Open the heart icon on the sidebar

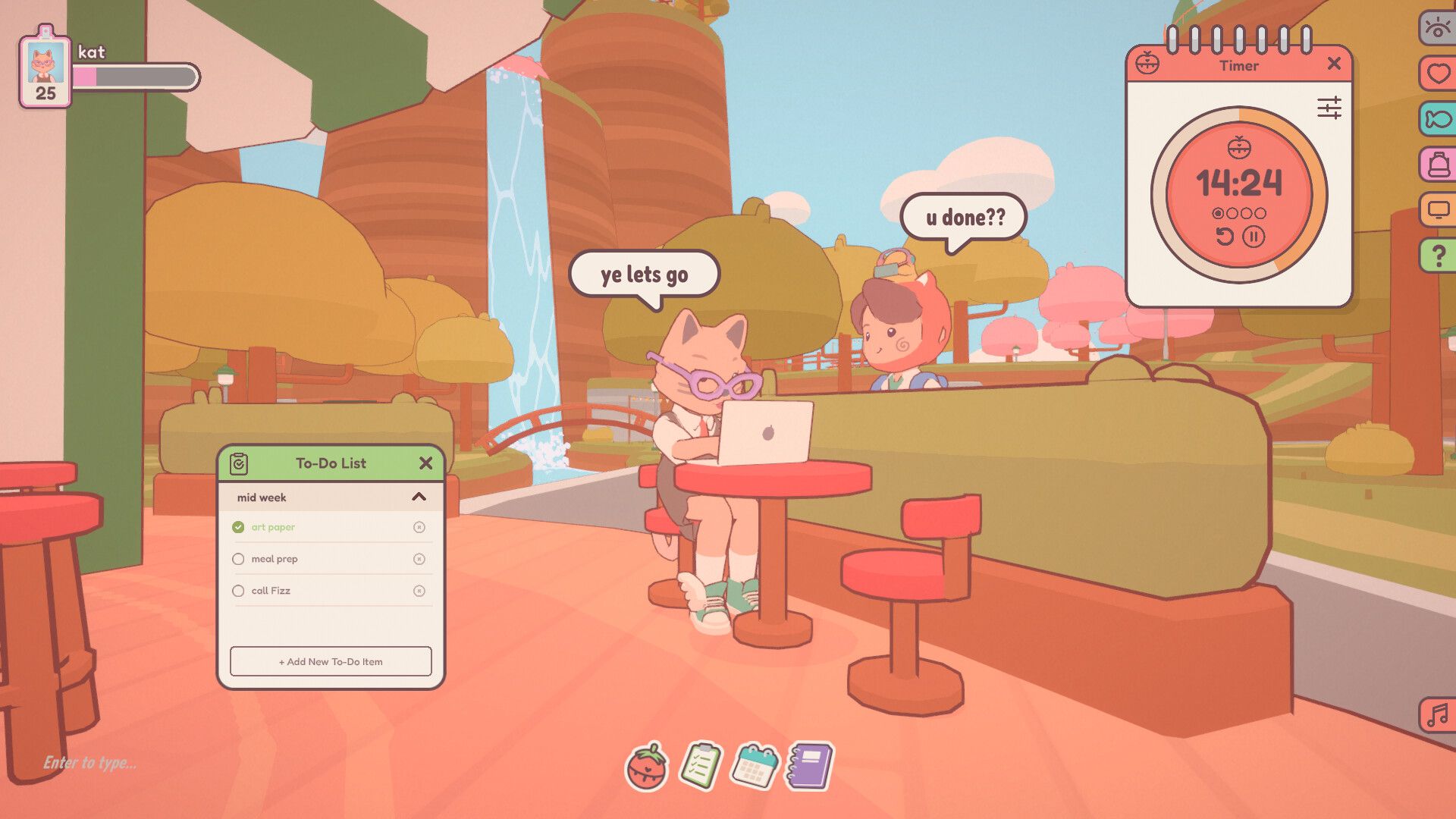click(x=1439, y=74)
